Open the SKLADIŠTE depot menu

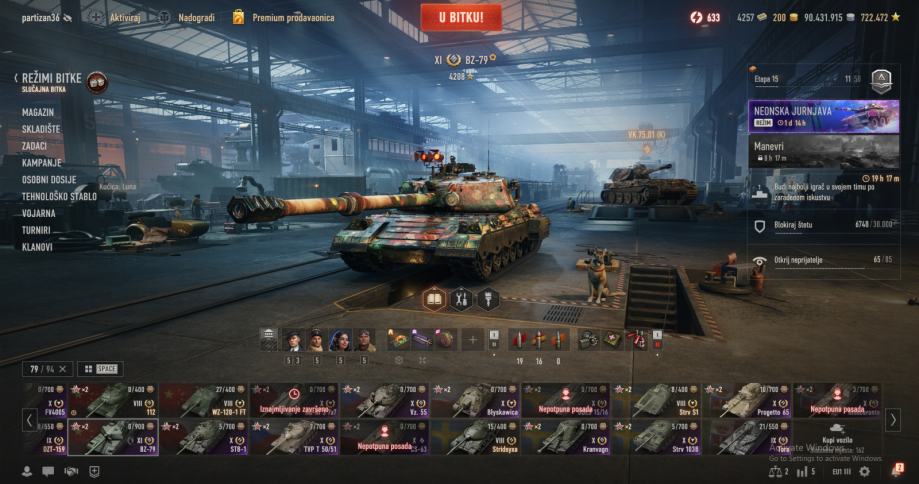[x=41, y=129]
